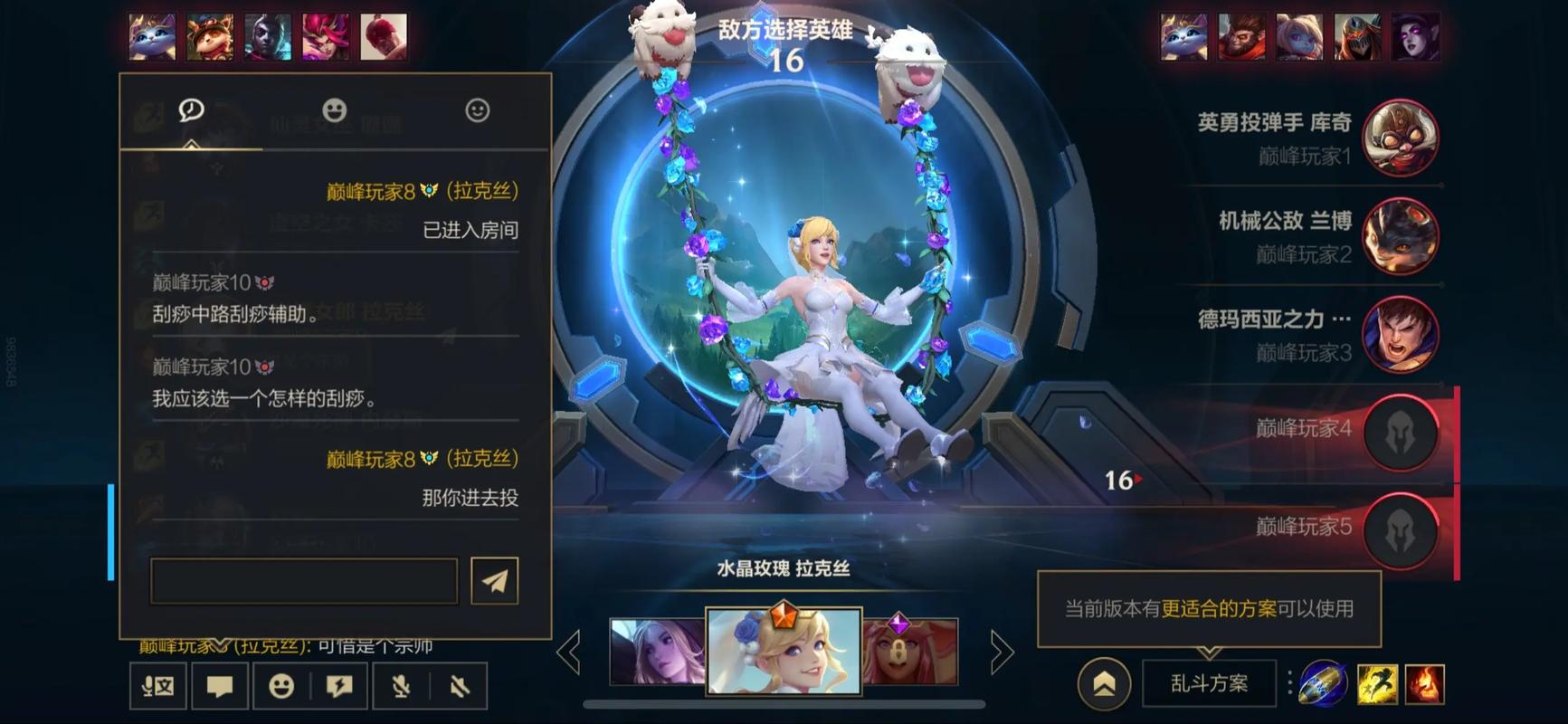Switch to the speech-bubble chat tab
This screenshot has height=724, width=1568.
click(x=191, y=110)
